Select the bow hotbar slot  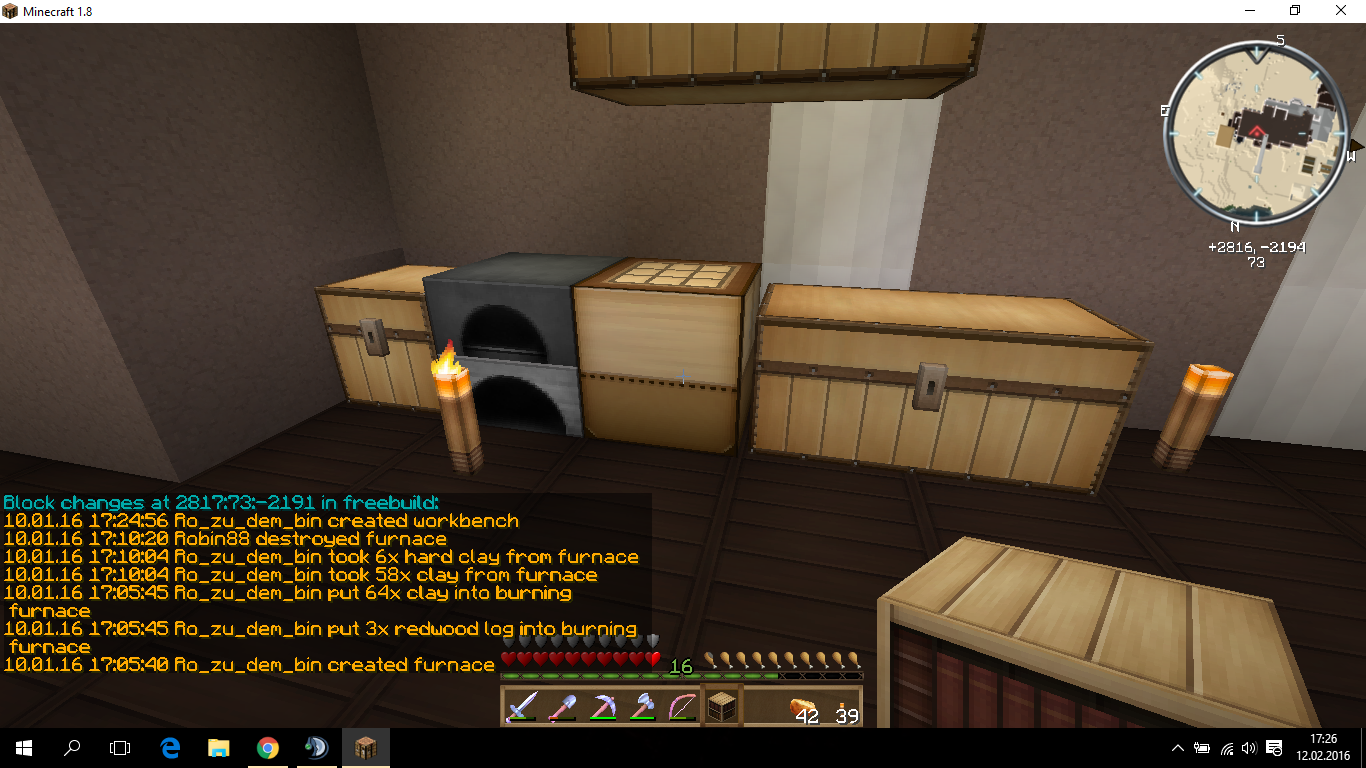(x=682, y=707)
